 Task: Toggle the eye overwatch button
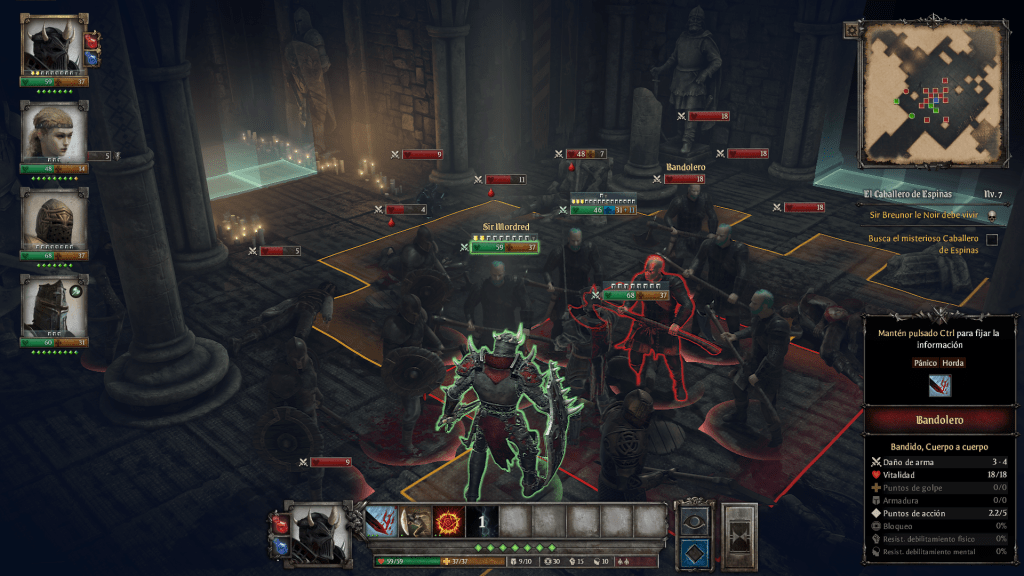click(x=694, y=521)
